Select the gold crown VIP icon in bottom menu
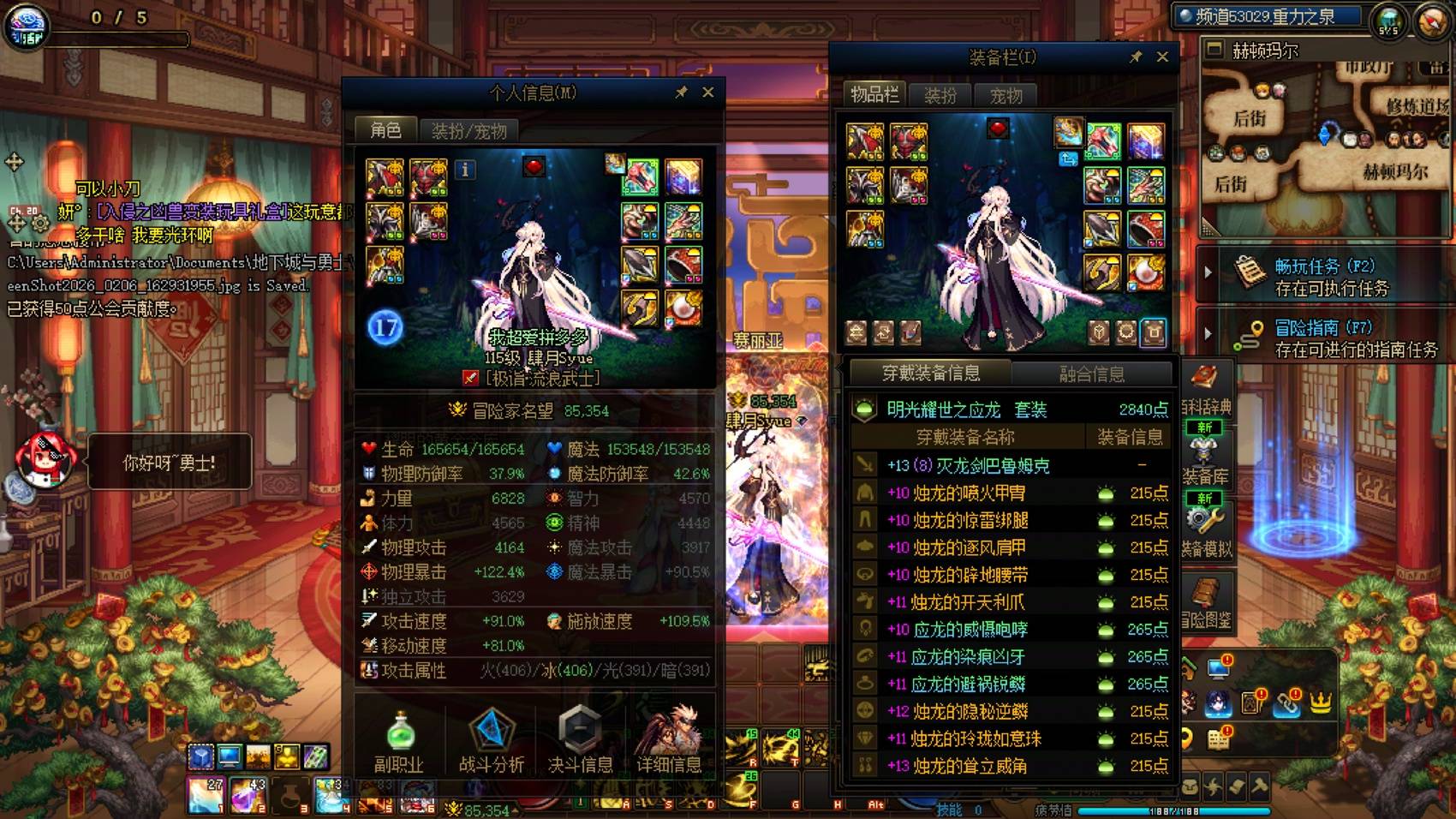The image size is (1456, 819). [x=1320, y=703]
